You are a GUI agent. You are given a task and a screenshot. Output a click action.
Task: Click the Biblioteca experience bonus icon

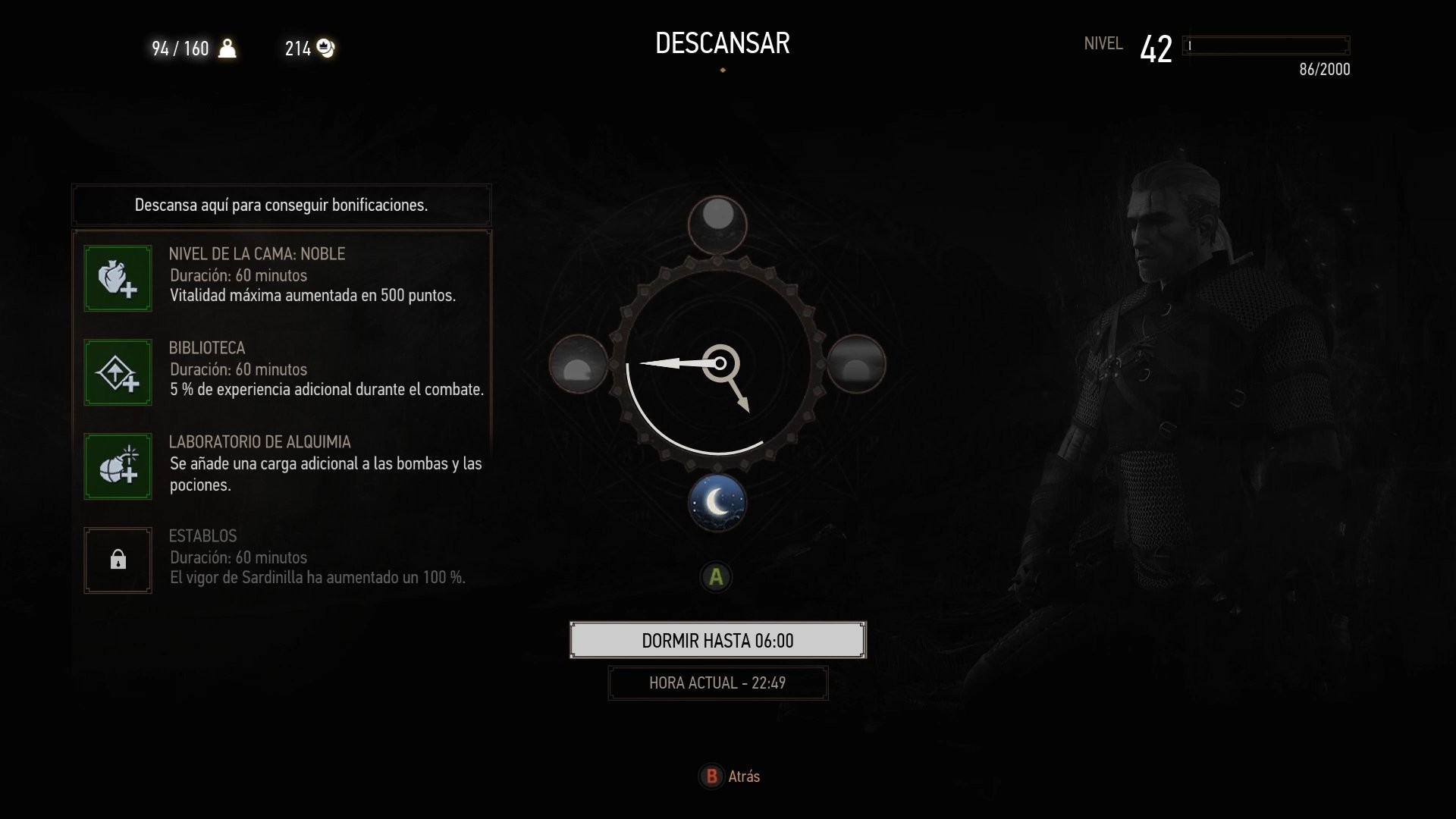(x=118, y=372)
